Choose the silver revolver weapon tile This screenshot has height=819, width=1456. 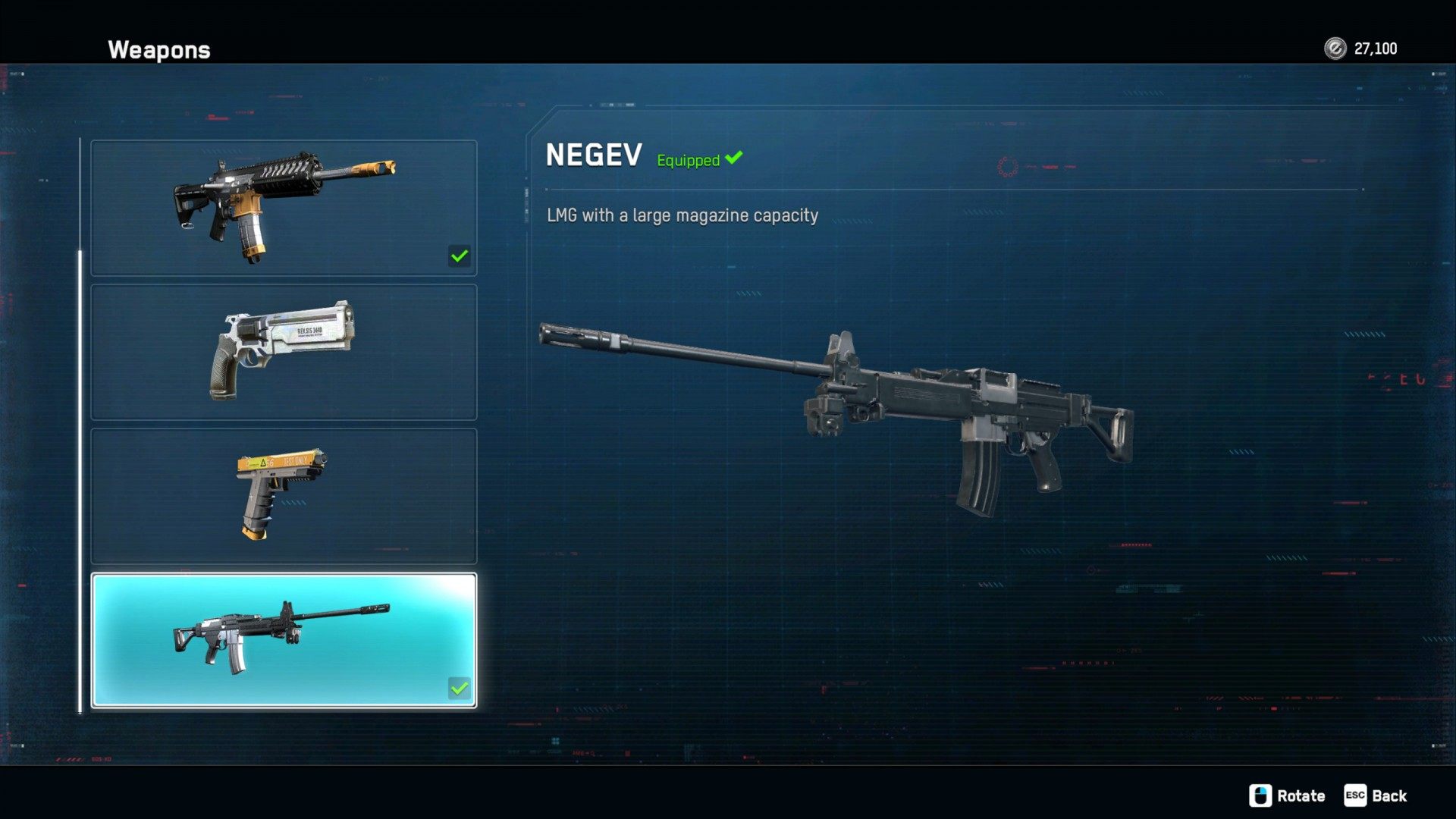coord(284,351)
